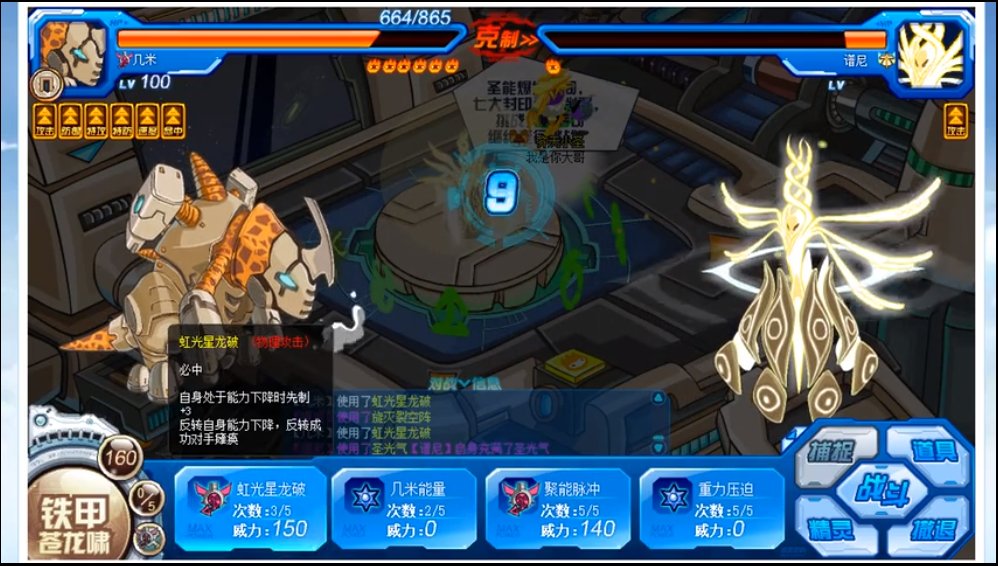Click the opponent's 攻击 buff icon
998x566 pixels.
click(x=957, y=119)
